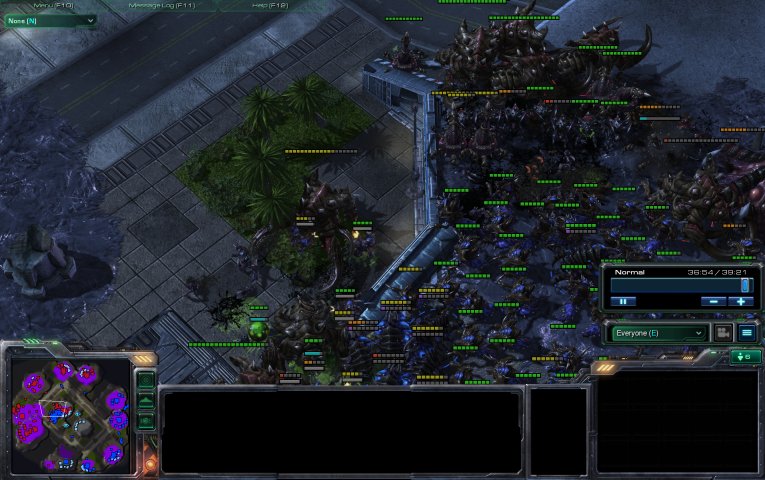The image size is (765, 480).
Task: Toggle the replay camera button
Action: coord(723,333)
